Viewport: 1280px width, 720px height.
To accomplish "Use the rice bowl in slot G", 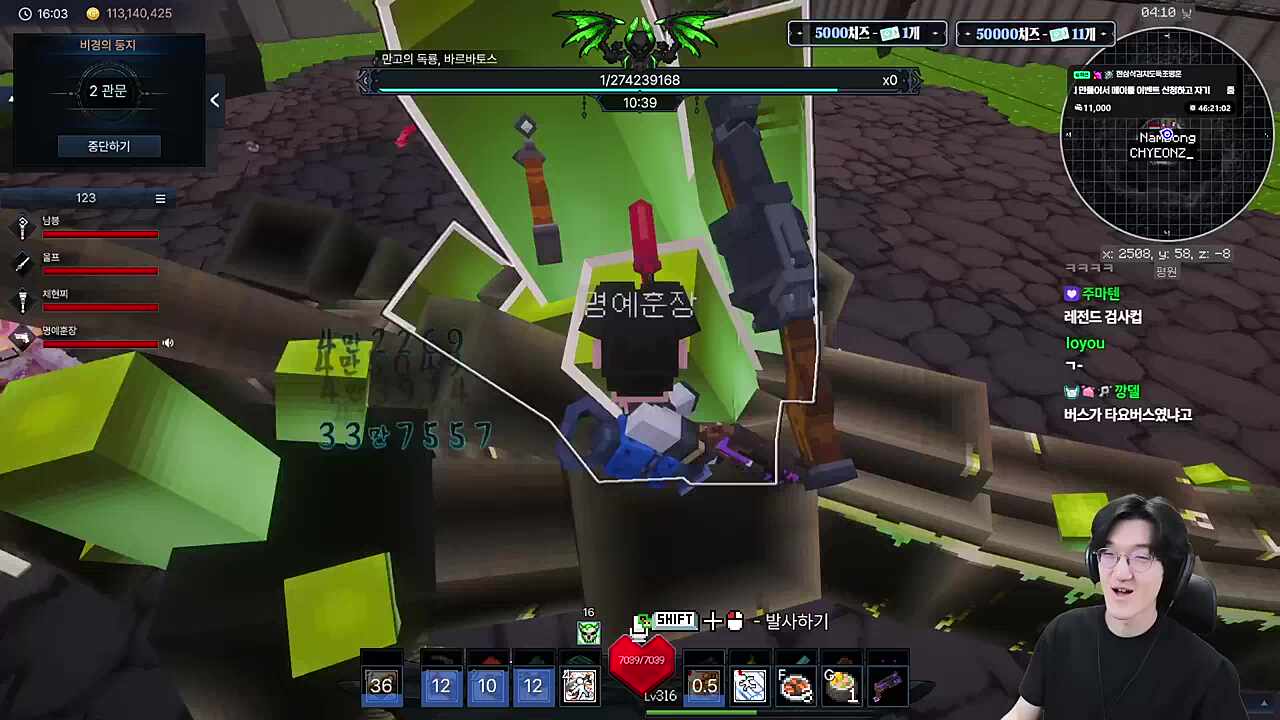I will pyautogui.click(x=841, y=686).
